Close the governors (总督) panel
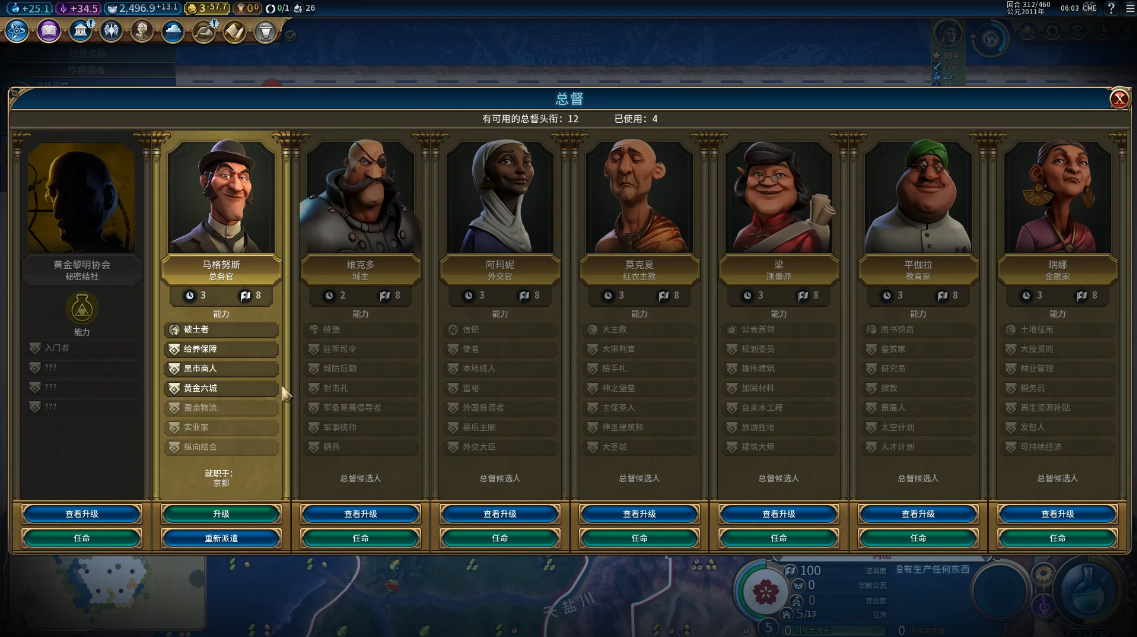Screen dimensions: 1137x637 [x=1119, y=98]
